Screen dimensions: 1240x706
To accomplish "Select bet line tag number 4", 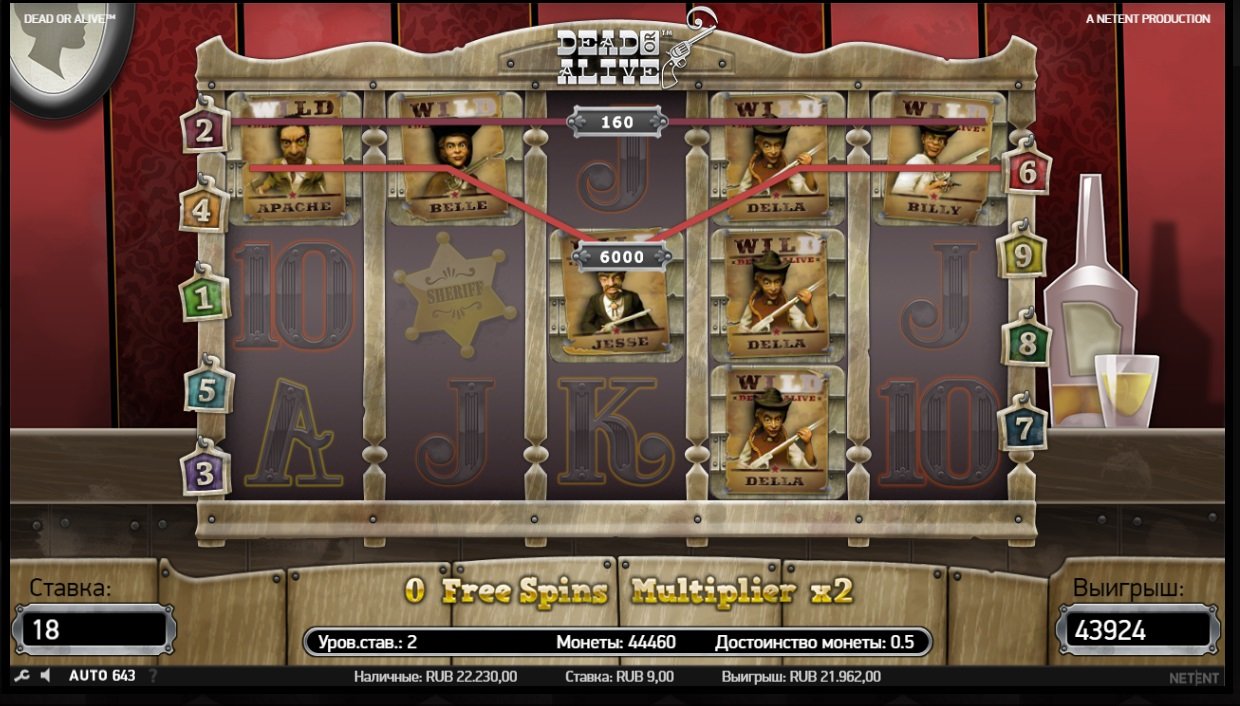I will 203,210.
